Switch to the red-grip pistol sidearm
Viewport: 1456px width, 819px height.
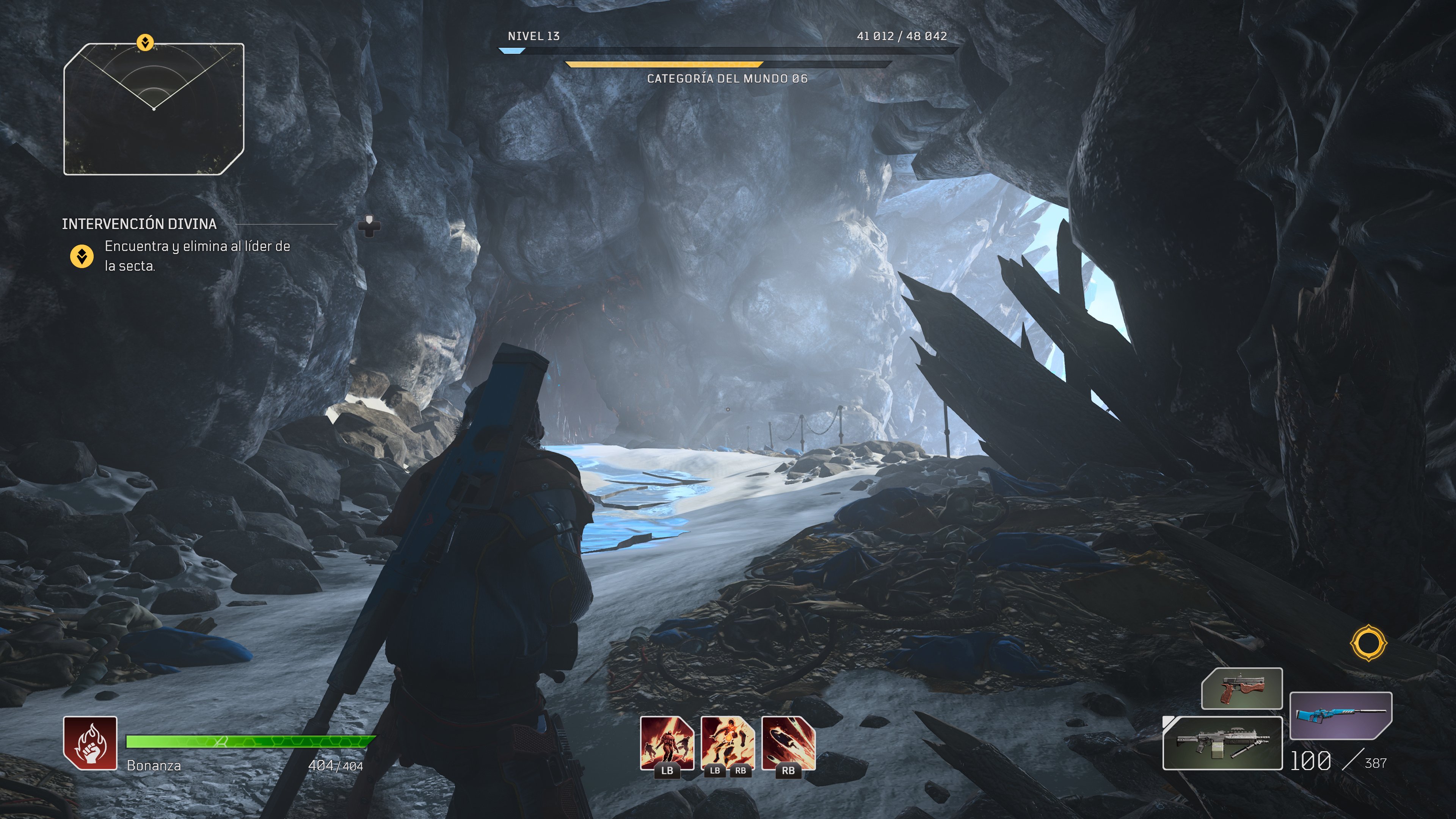pyautogui.click(x=1242, y=689)
